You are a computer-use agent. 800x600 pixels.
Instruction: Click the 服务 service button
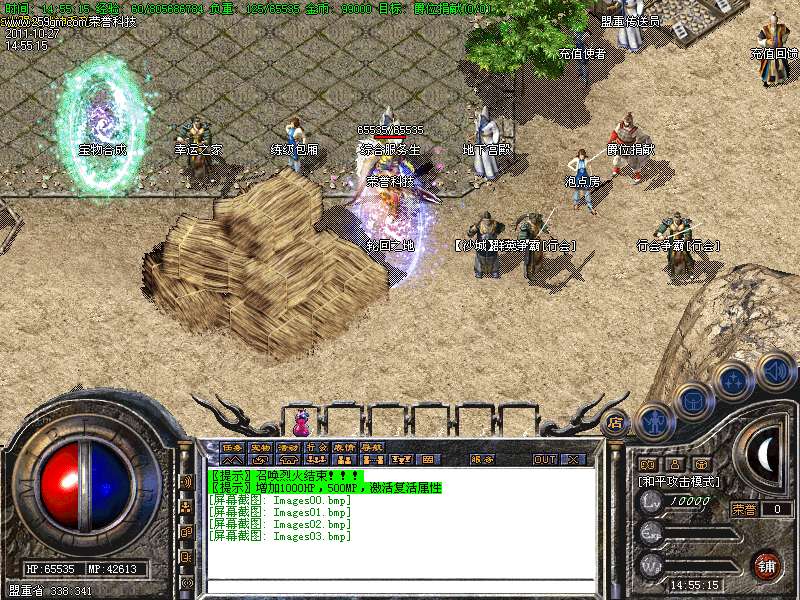pos(482,460)
